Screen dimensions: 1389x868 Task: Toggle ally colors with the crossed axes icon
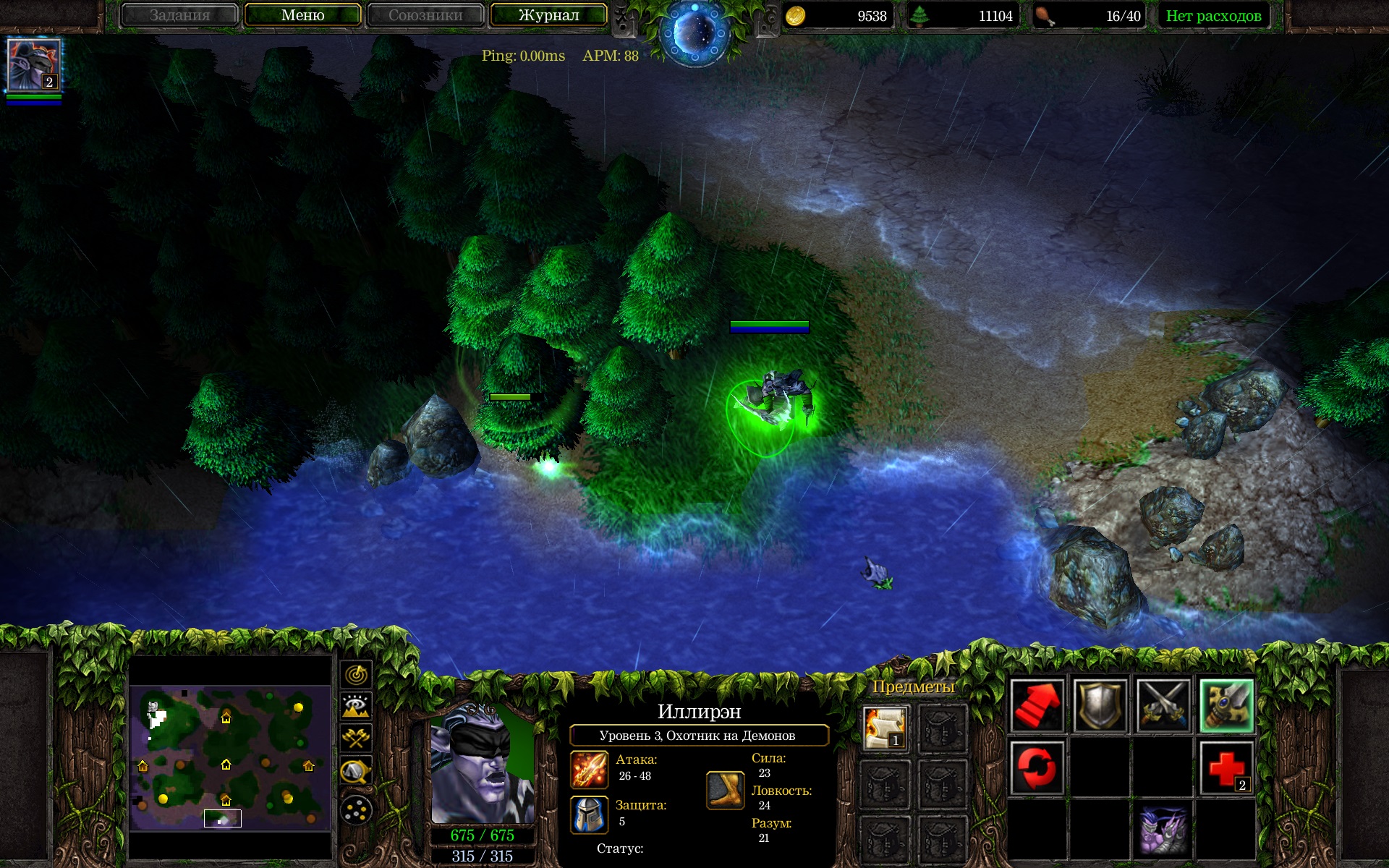(x=356, y=738)
